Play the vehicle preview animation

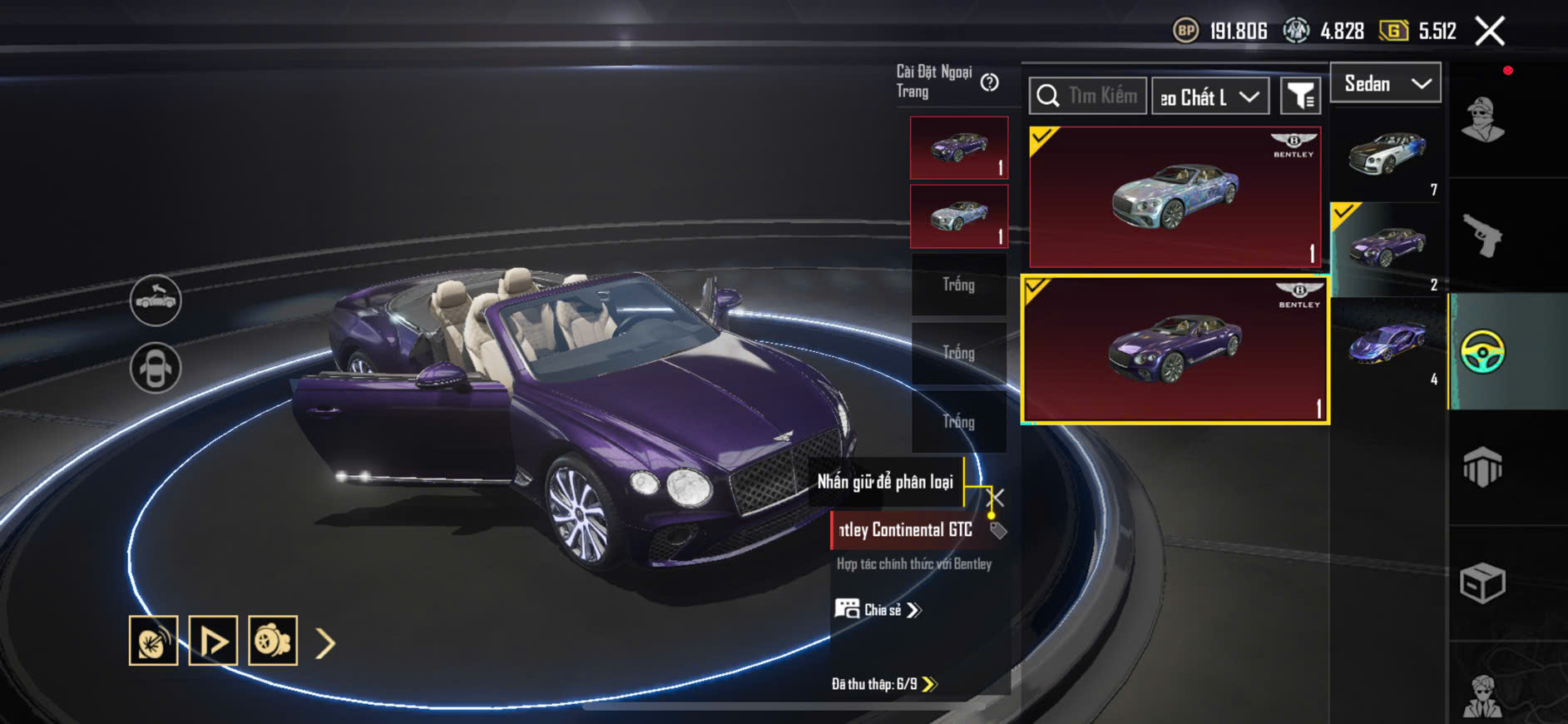tap(213, 641)
